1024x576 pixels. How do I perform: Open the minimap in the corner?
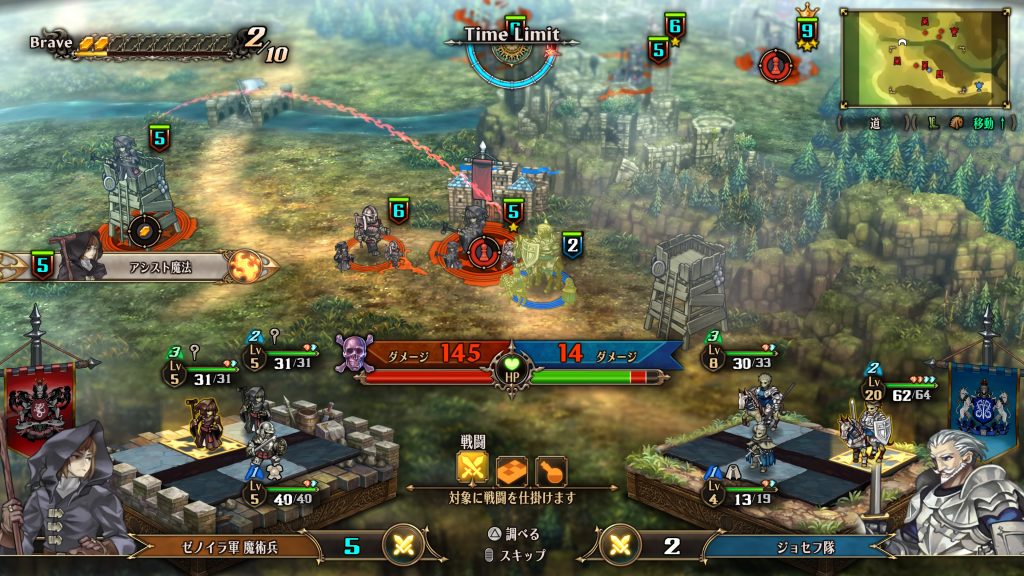pyautogui.click(x=927, y=58)
